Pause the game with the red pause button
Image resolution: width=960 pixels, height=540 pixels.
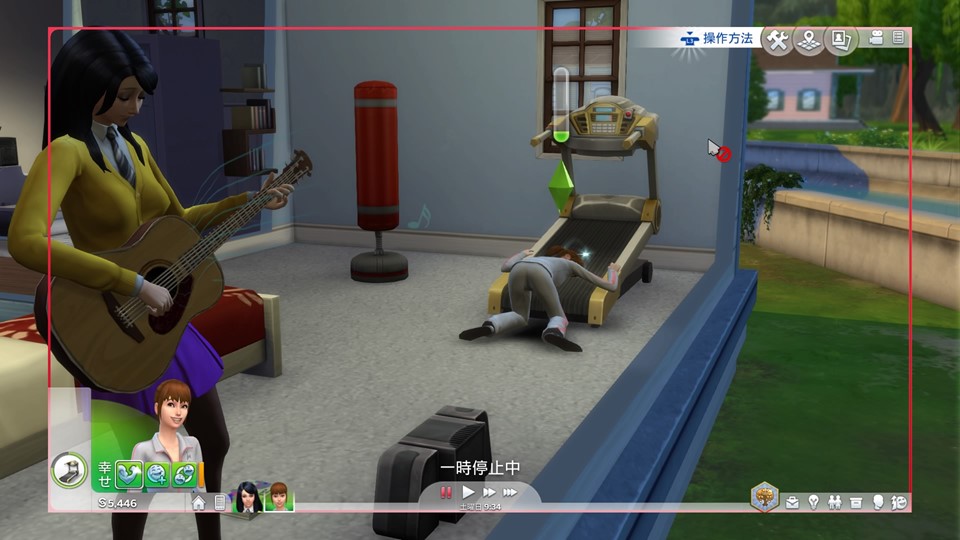(446, 492)
